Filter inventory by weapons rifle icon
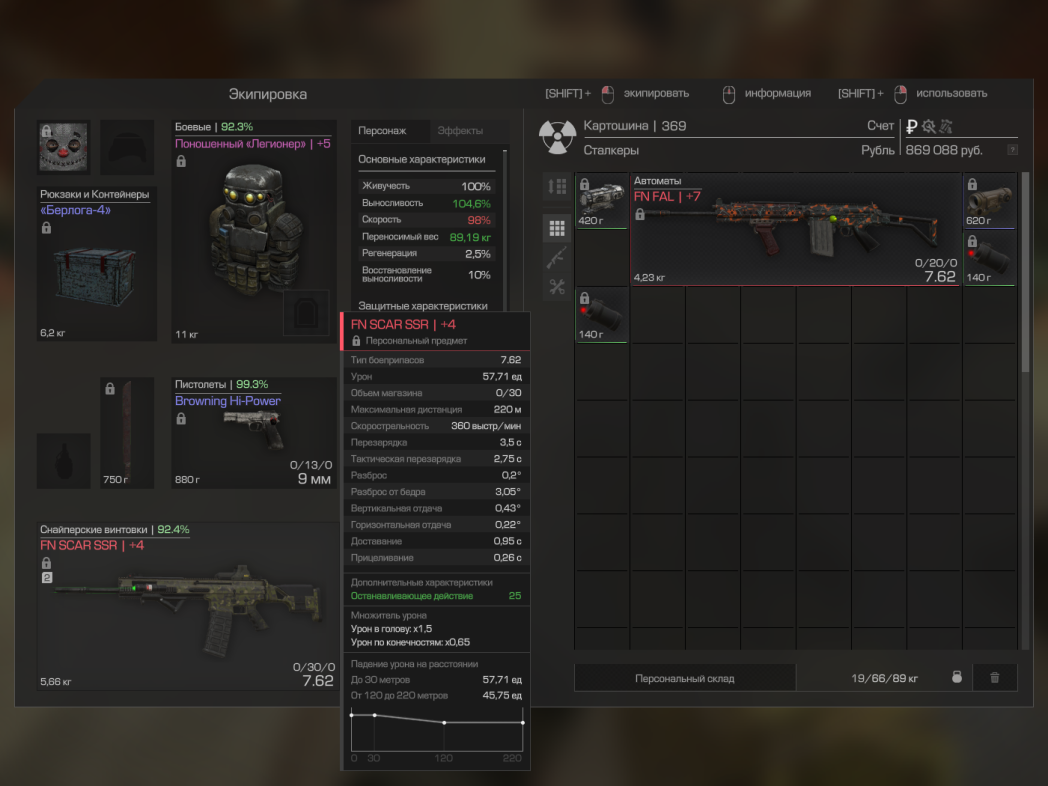This screenshot has height=786, width=1048. point(557,257)
